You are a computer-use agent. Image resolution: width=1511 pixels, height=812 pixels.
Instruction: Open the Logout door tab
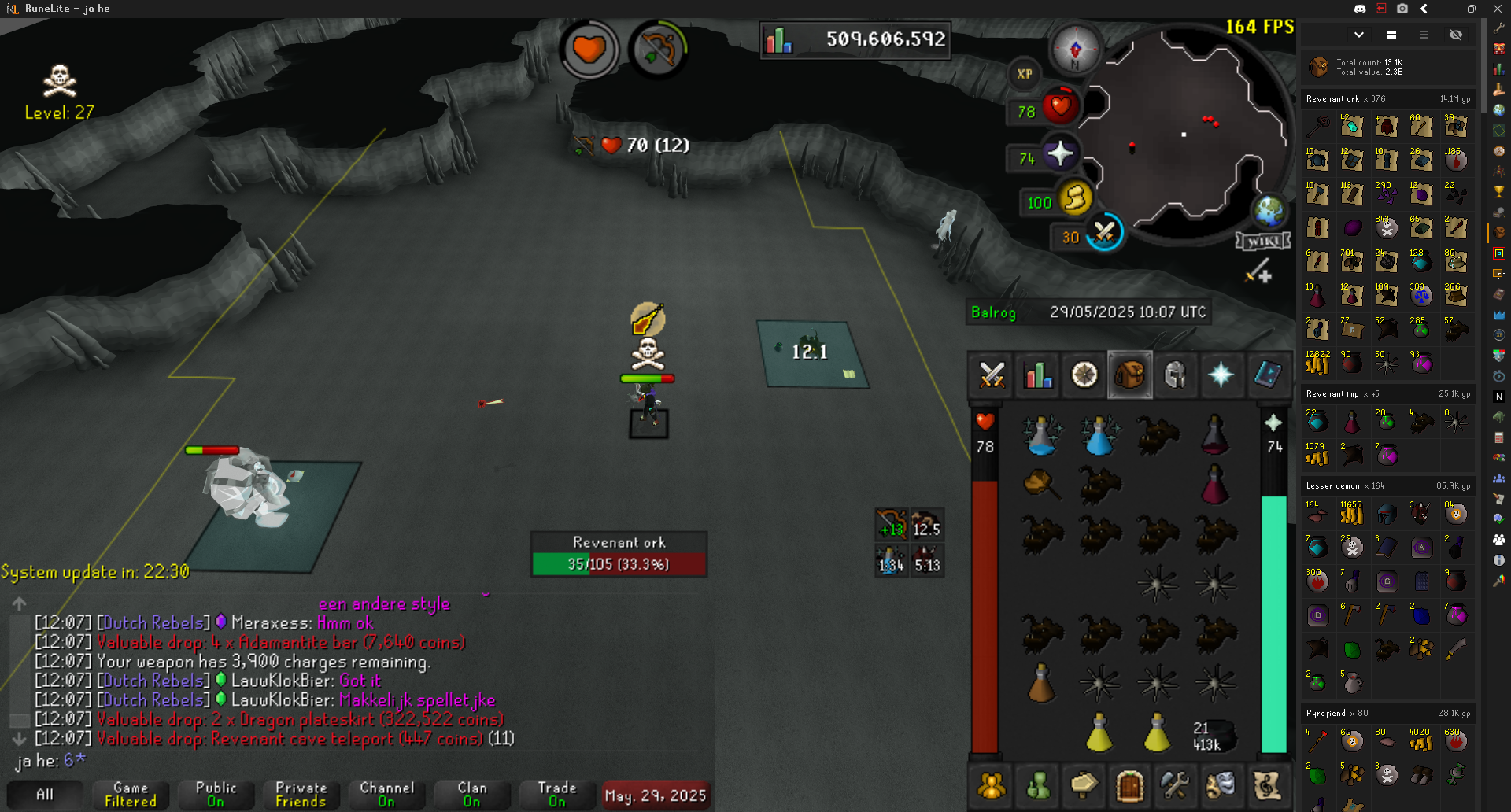1129,785
